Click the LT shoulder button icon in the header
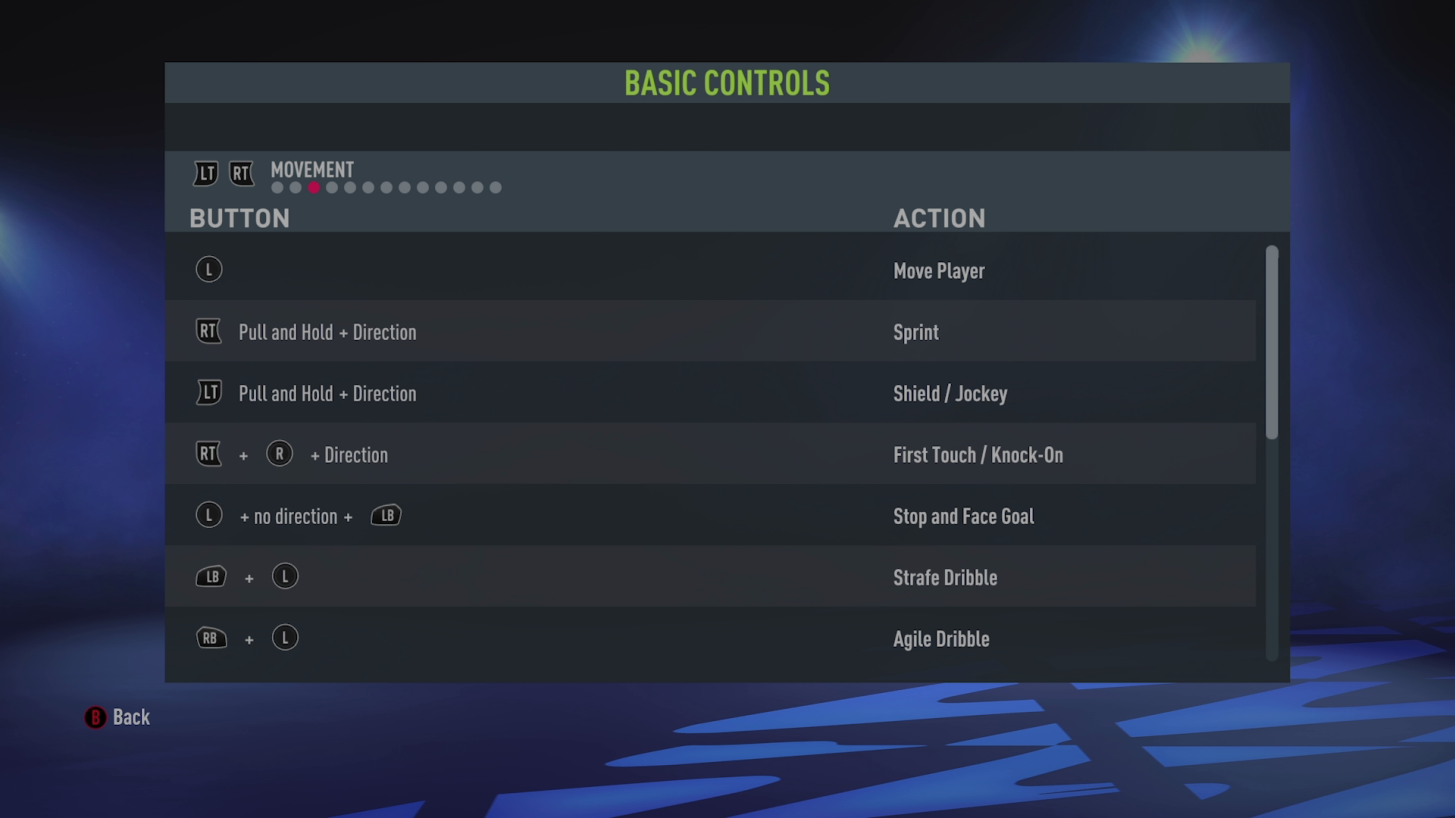Image resolution: width=1455 pixels, height=818 pixels. tap(206, 173)
